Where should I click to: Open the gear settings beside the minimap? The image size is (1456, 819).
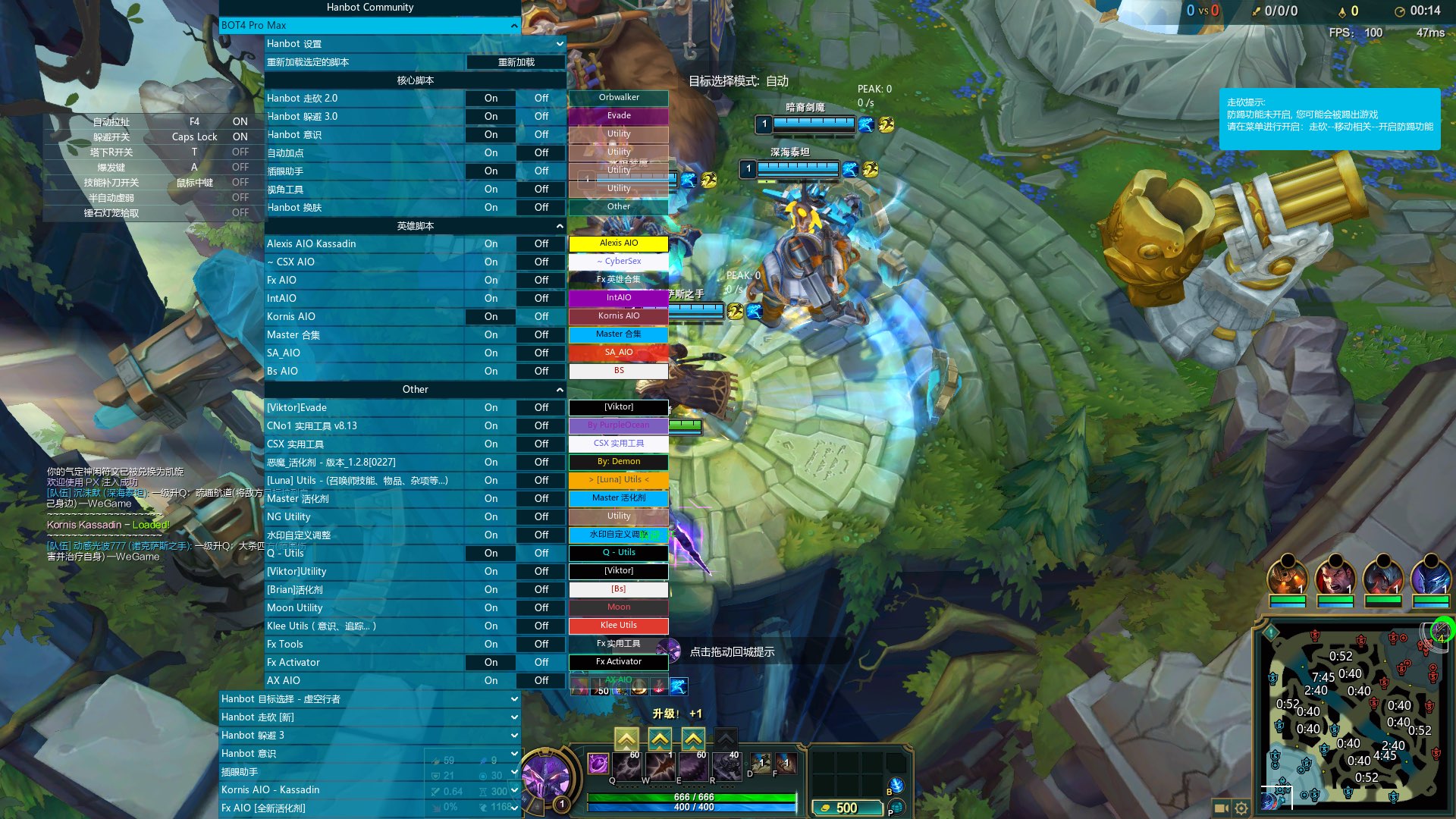1241,808
